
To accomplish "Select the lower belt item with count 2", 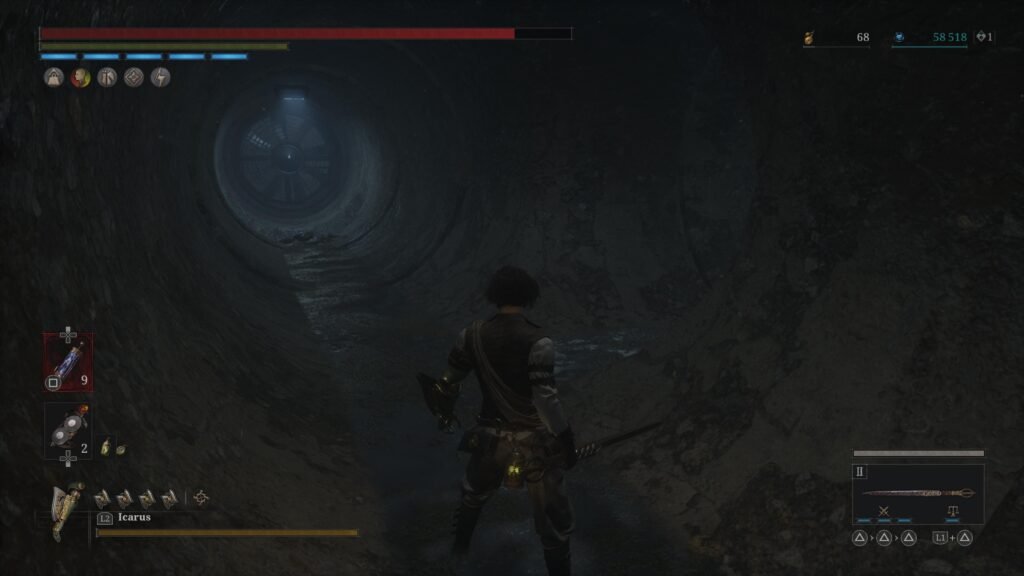I will point(68,431).
